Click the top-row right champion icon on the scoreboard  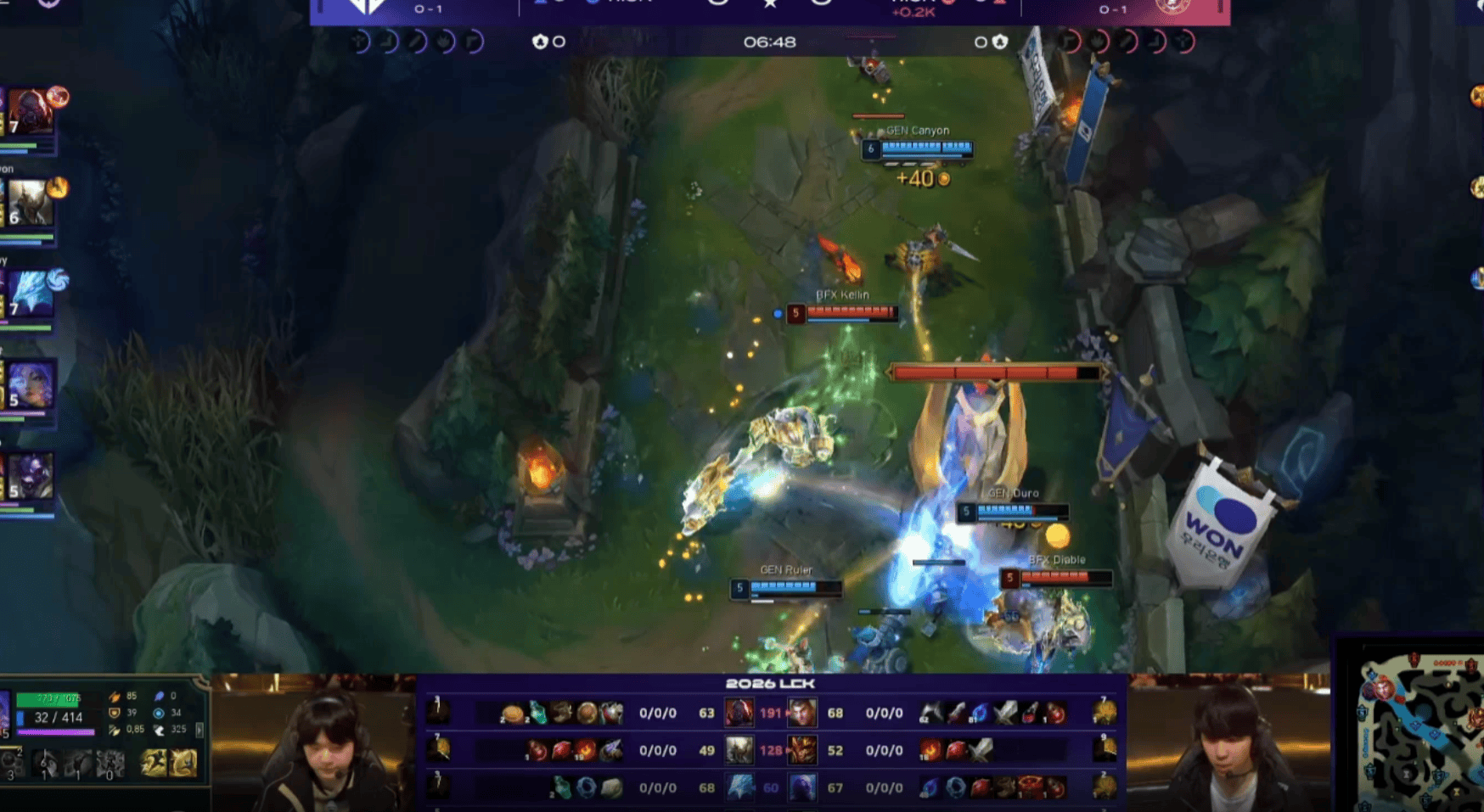click(801, 713)
